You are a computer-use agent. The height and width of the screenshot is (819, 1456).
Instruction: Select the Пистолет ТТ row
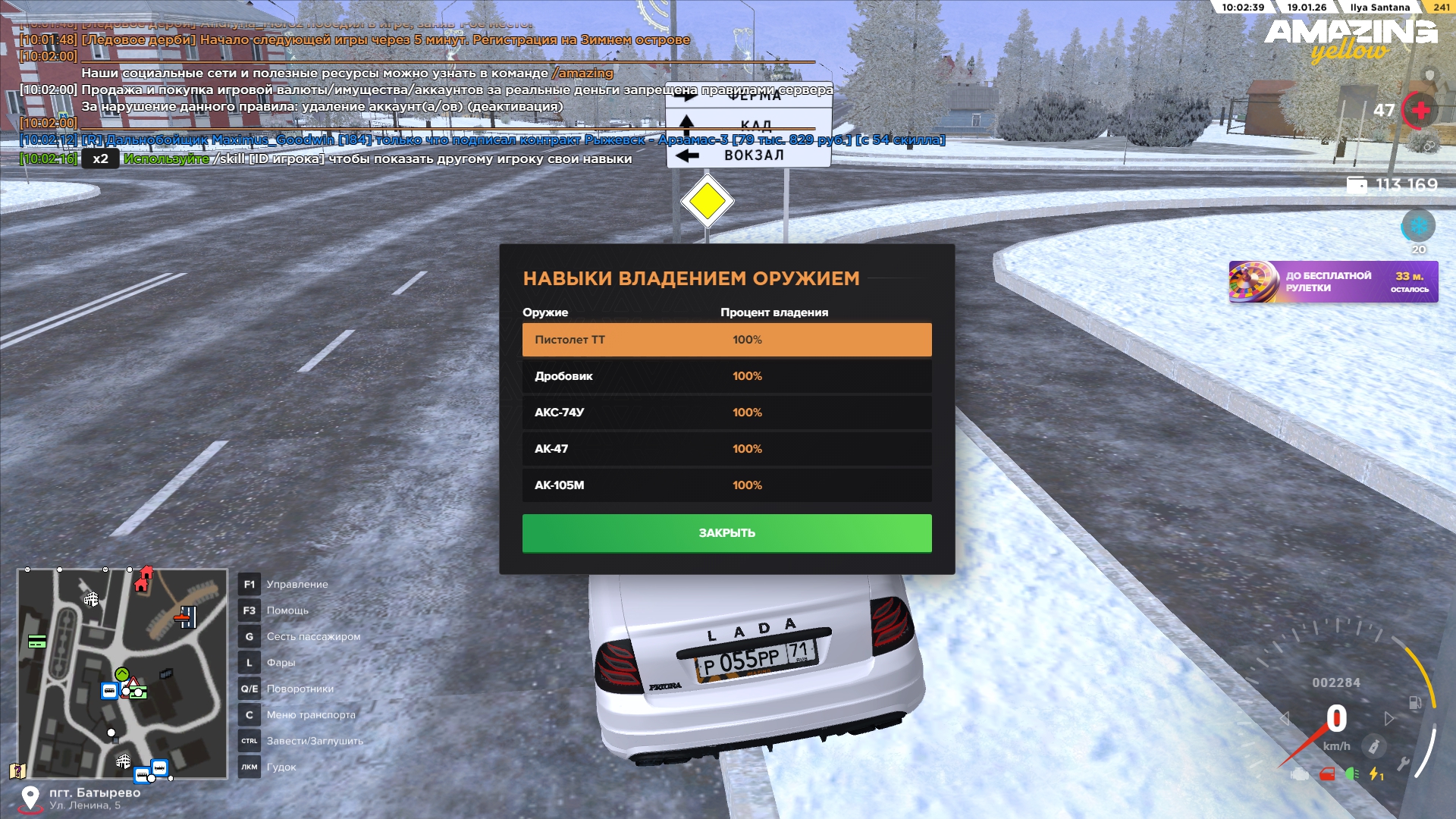726,340
